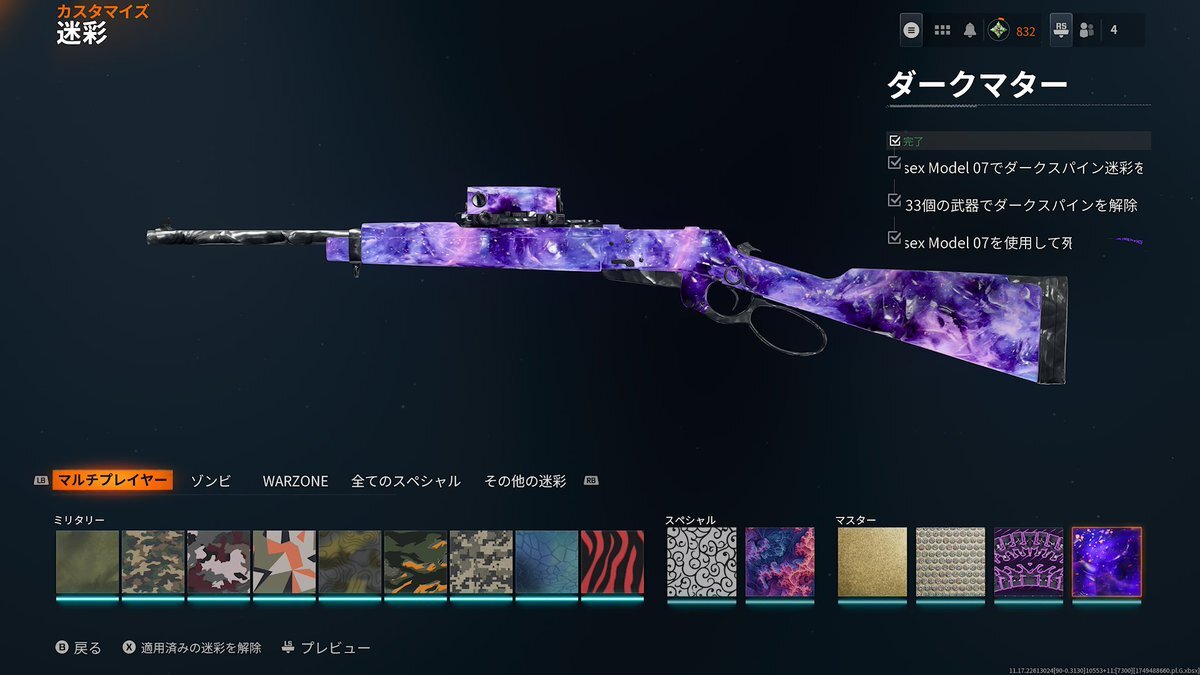Image resolution: width=1200 pixels, height=675 pixels.
Task: Equip the gold mastery camo
Action: pos(872,562)
